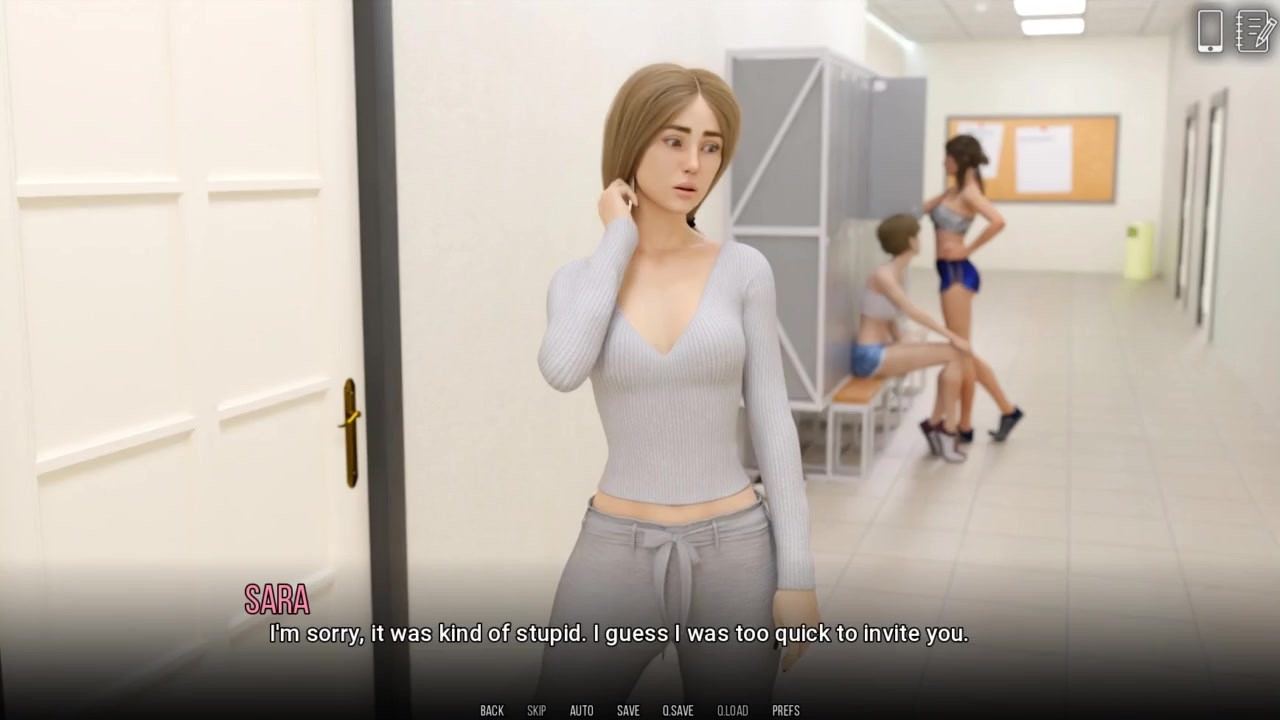
Task: Open the Save game screen
Action: point(628,711)
